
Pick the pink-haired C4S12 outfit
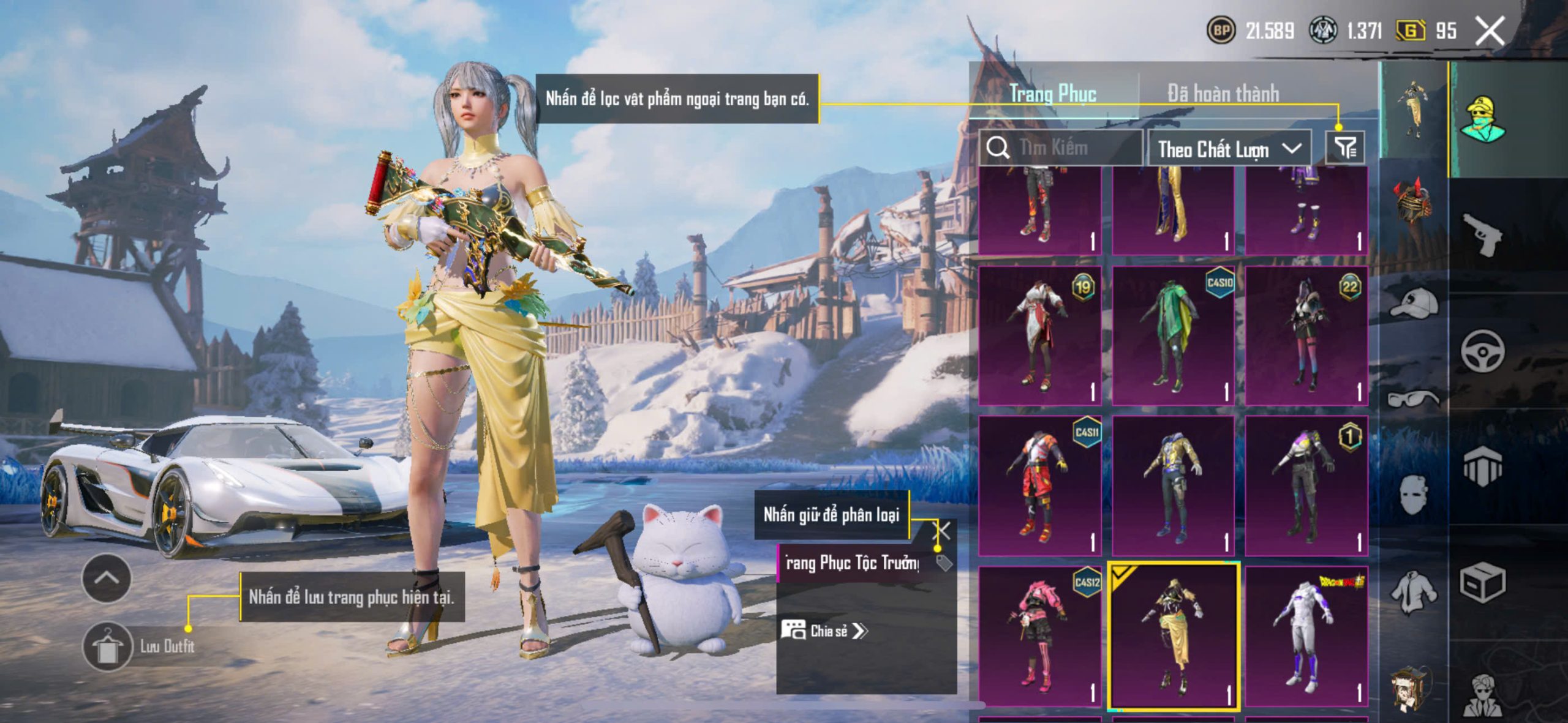pos(1039,635)
